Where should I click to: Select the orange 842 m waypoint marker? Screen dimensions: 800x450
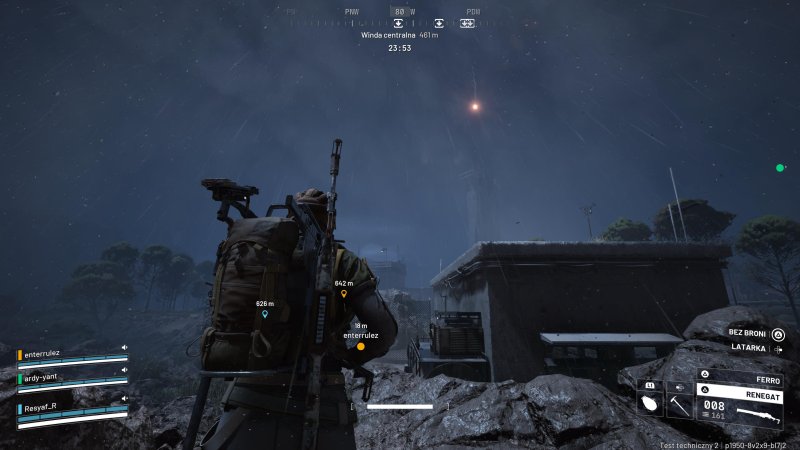pos(344,293)
